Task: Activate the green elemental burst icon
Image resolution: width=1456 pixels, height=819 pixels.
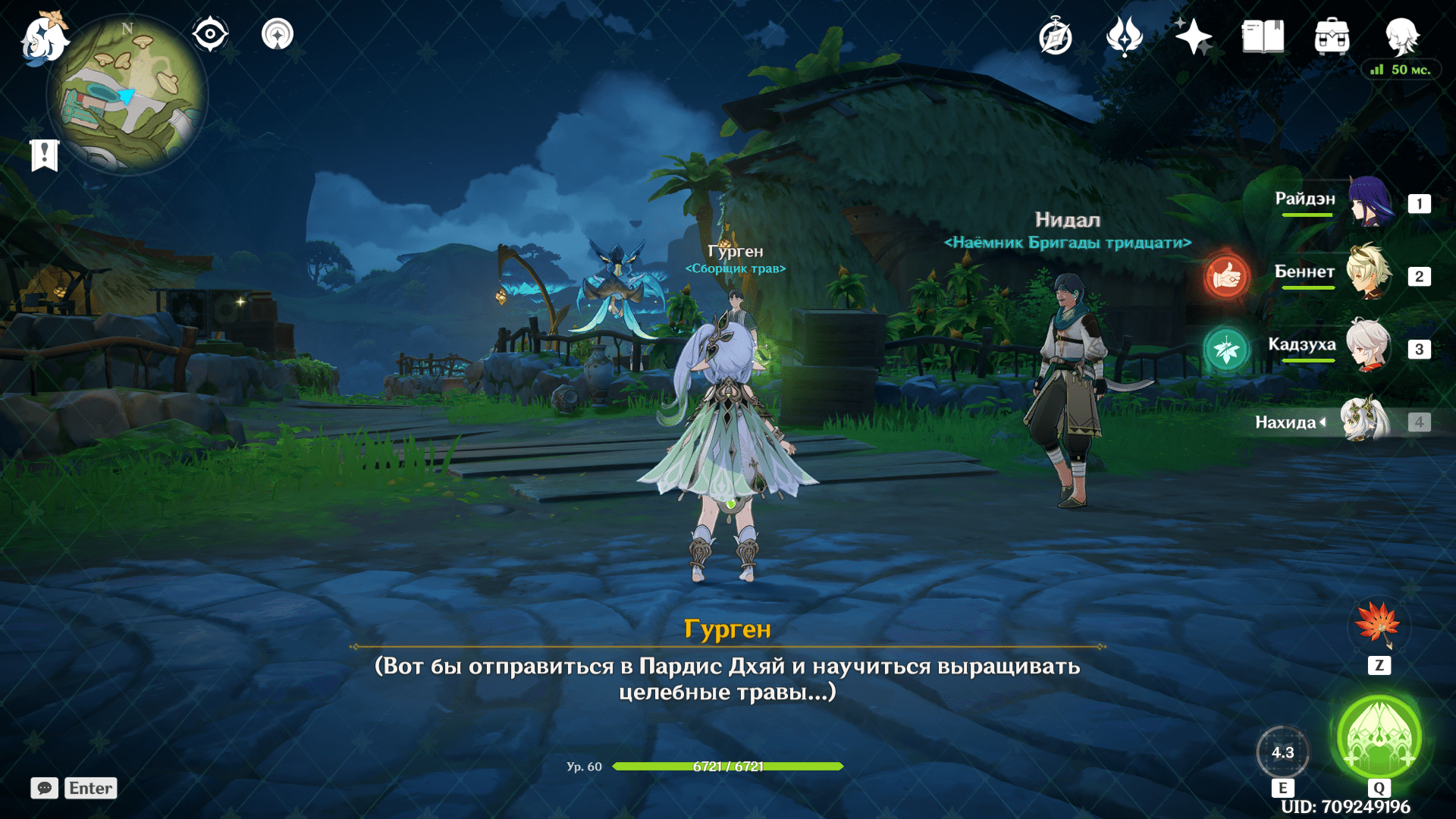Action: (1379, 737)
